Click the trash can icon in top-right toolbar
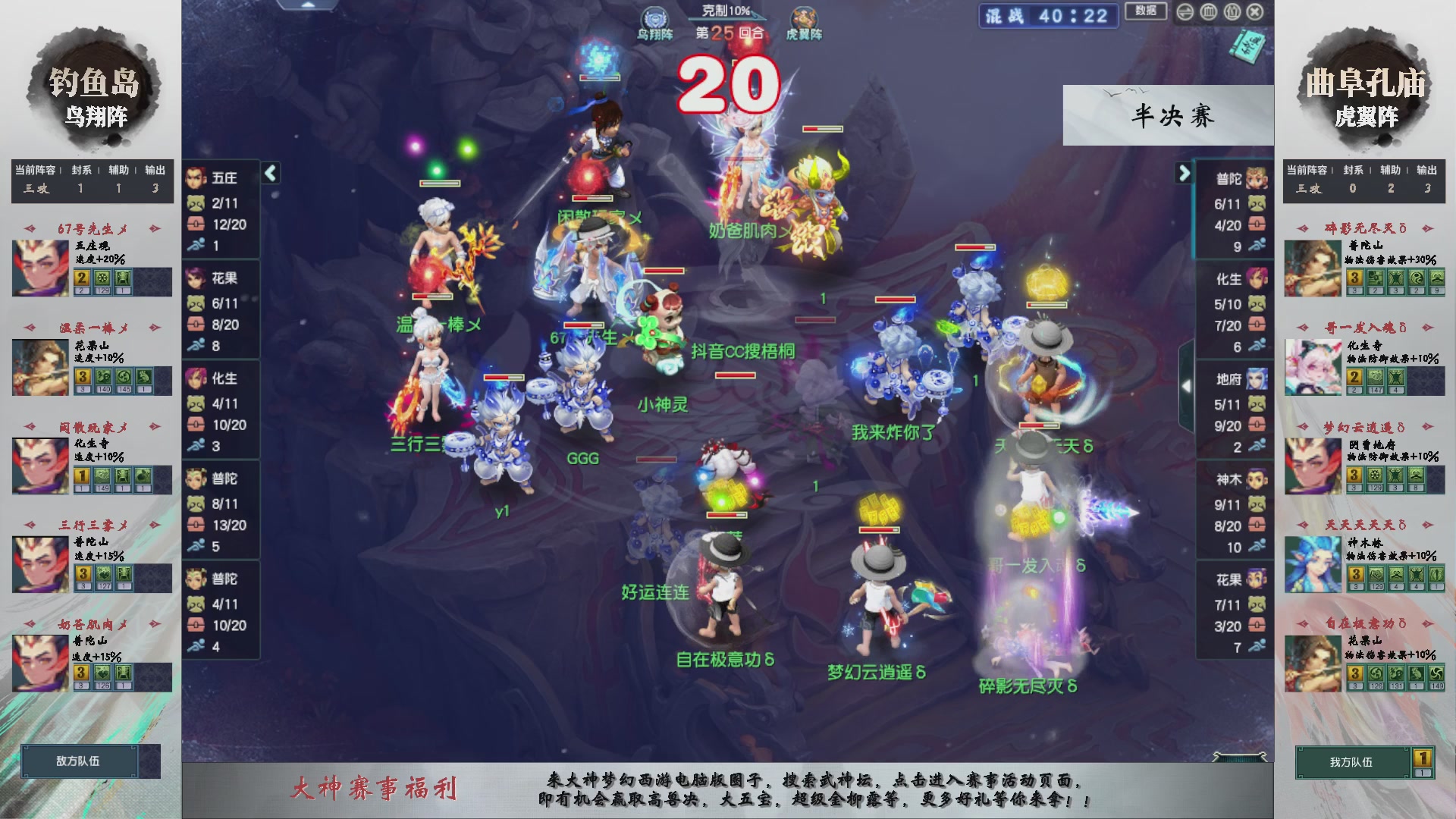This screenshot has width=1456, height=819. click(x=1208, y=13)
